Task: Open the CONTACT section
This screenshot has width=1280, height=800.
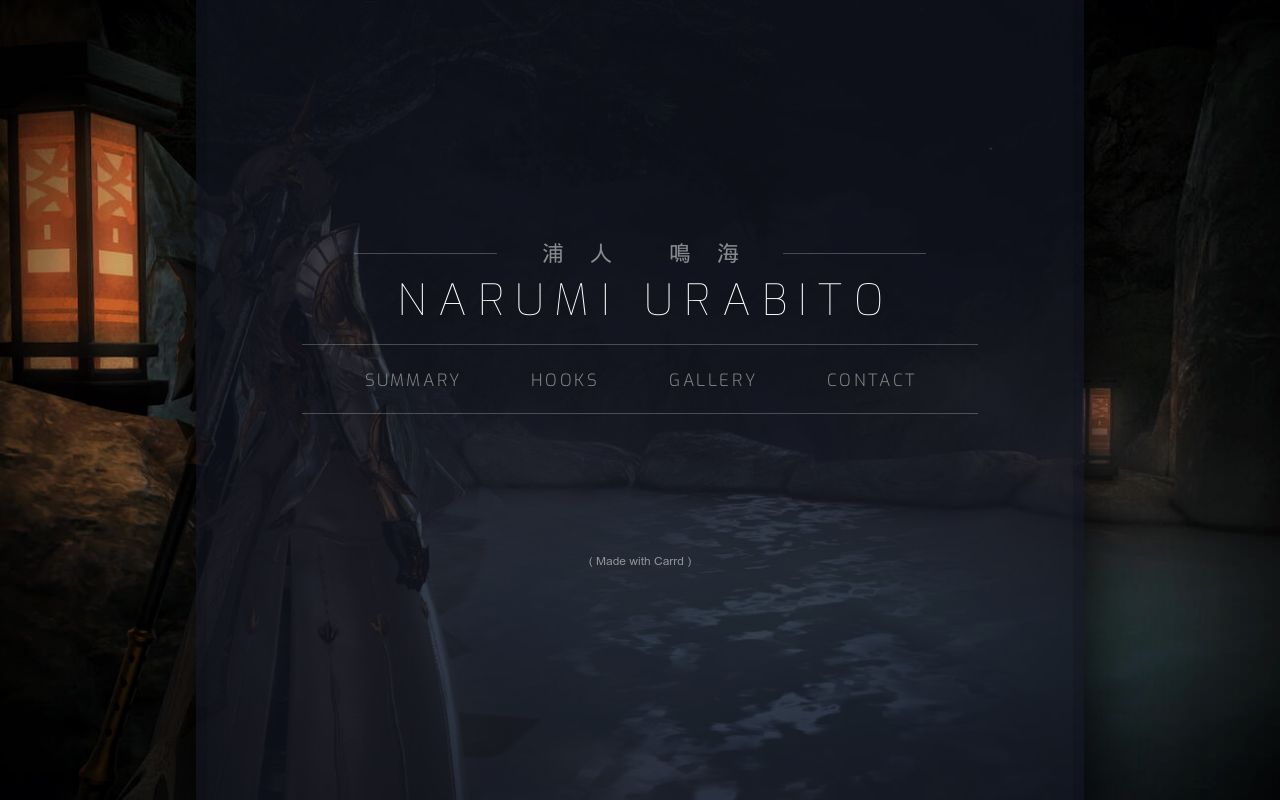Action: [870, 380]
